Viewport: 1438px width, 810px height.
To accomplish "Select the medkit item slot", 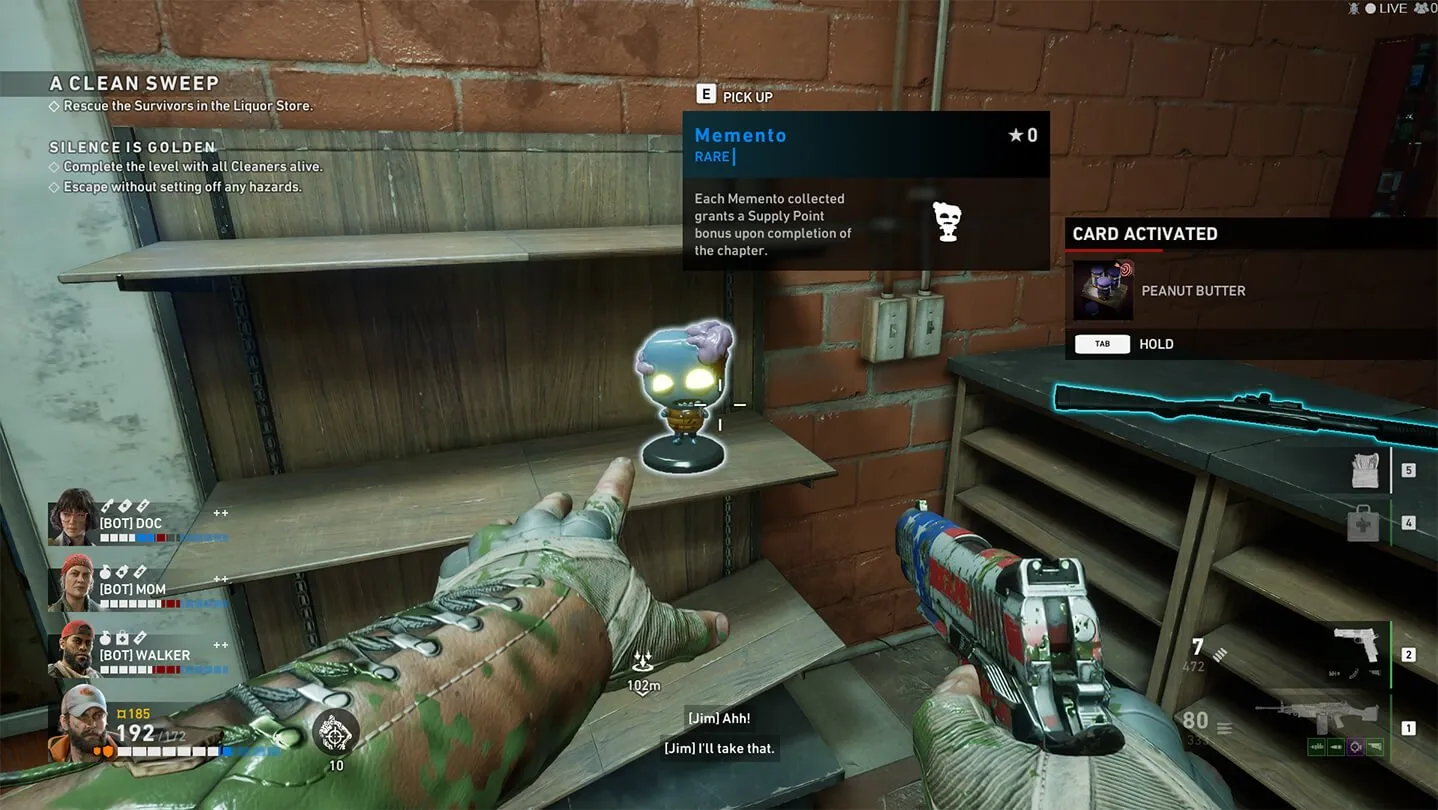I will 1363,523.
